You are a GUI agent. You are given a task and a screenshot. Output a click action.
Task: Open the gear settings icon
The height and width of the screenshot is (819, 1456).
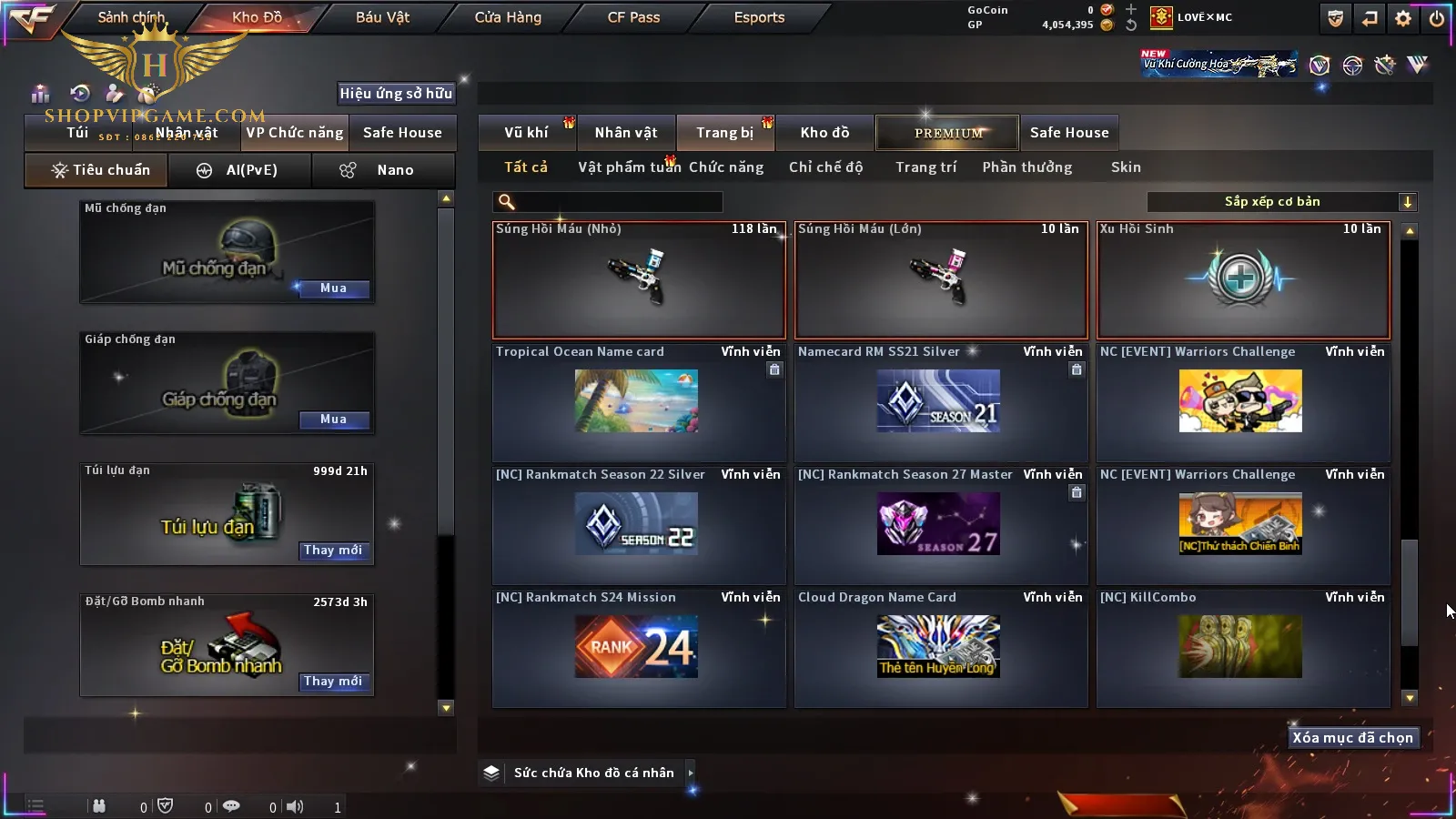click(1403, 18)
